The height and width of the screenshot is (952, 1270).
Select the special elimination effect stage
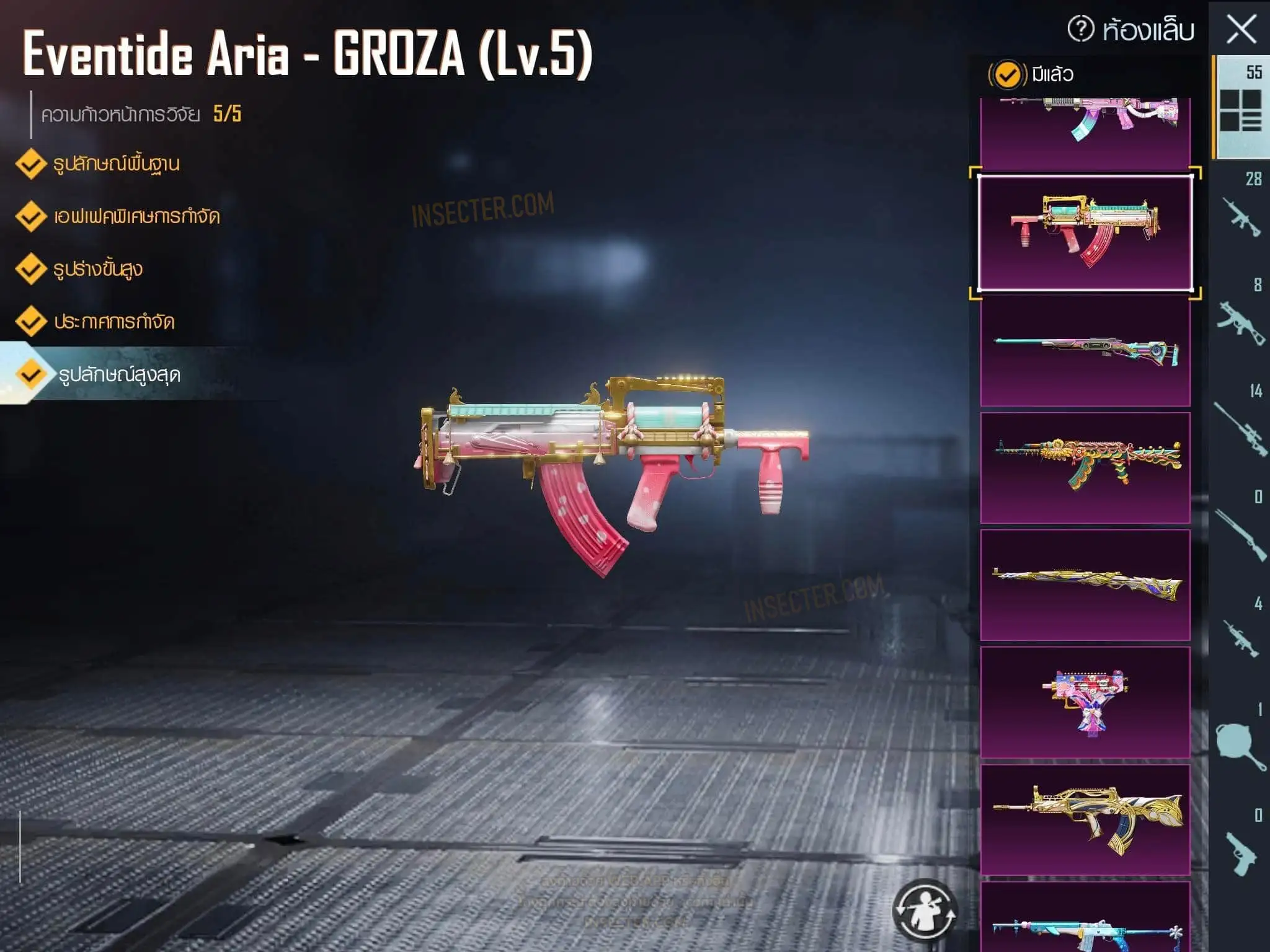pos(136,217)
